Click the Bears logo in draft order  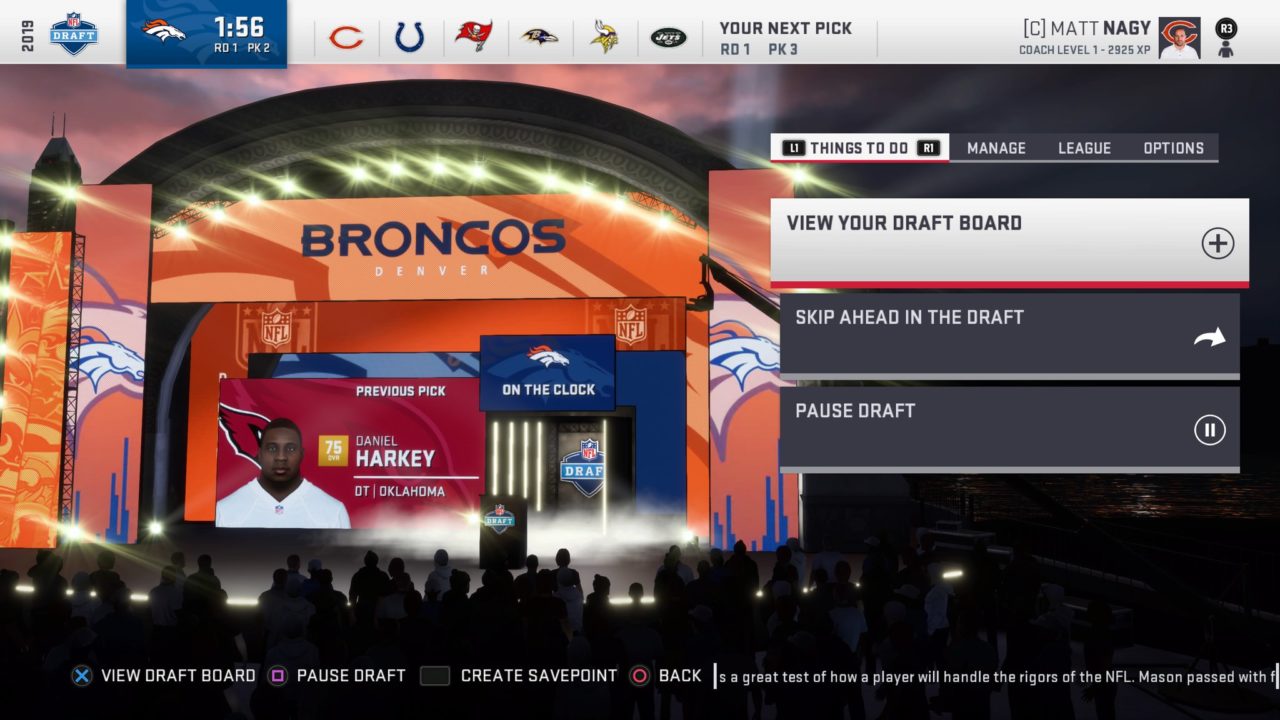tap(346, 38)
